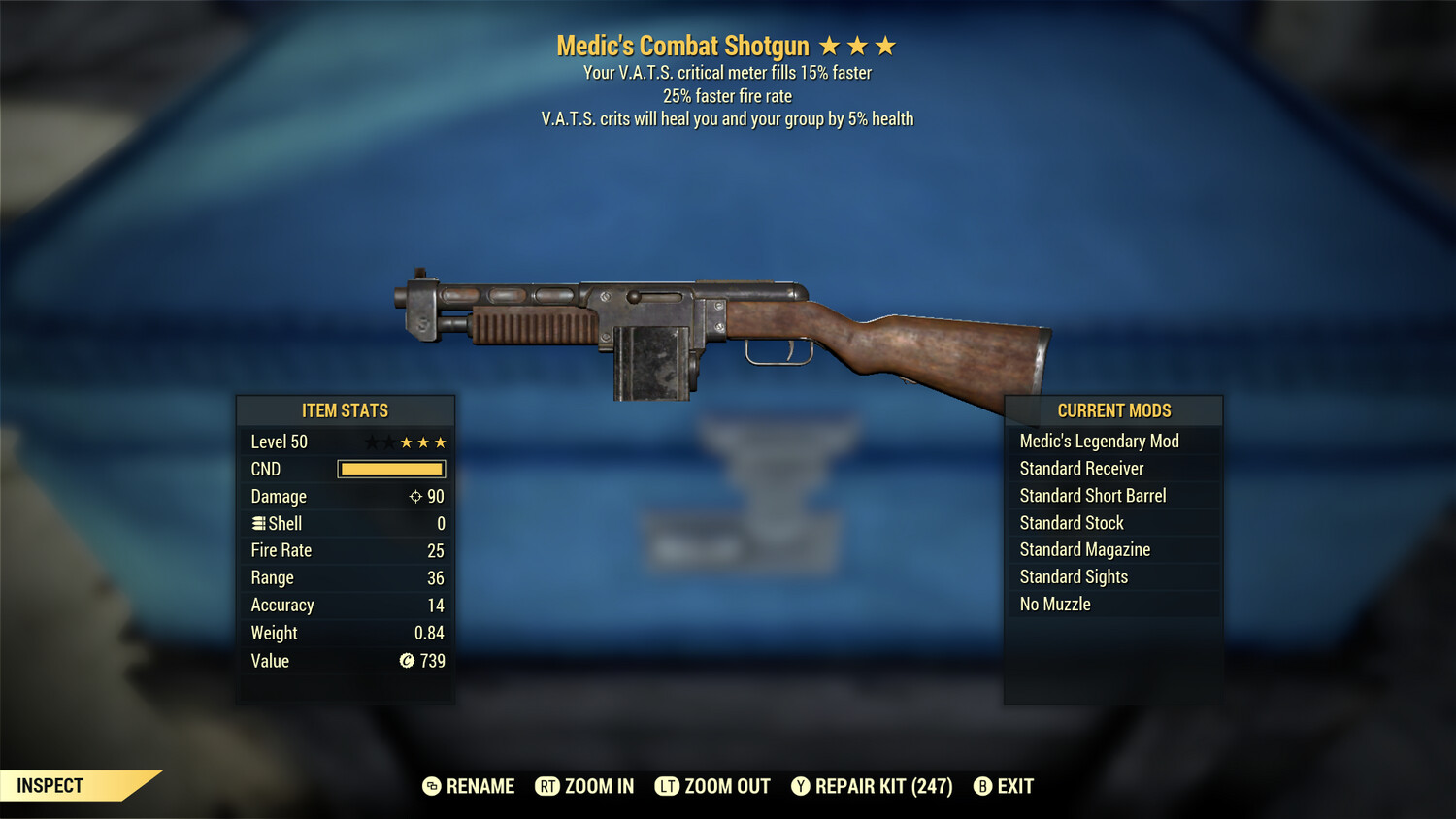Select the Medic's Legendary Mod entry
The width and height of the screenshot is (1456, 819).
1098,441
